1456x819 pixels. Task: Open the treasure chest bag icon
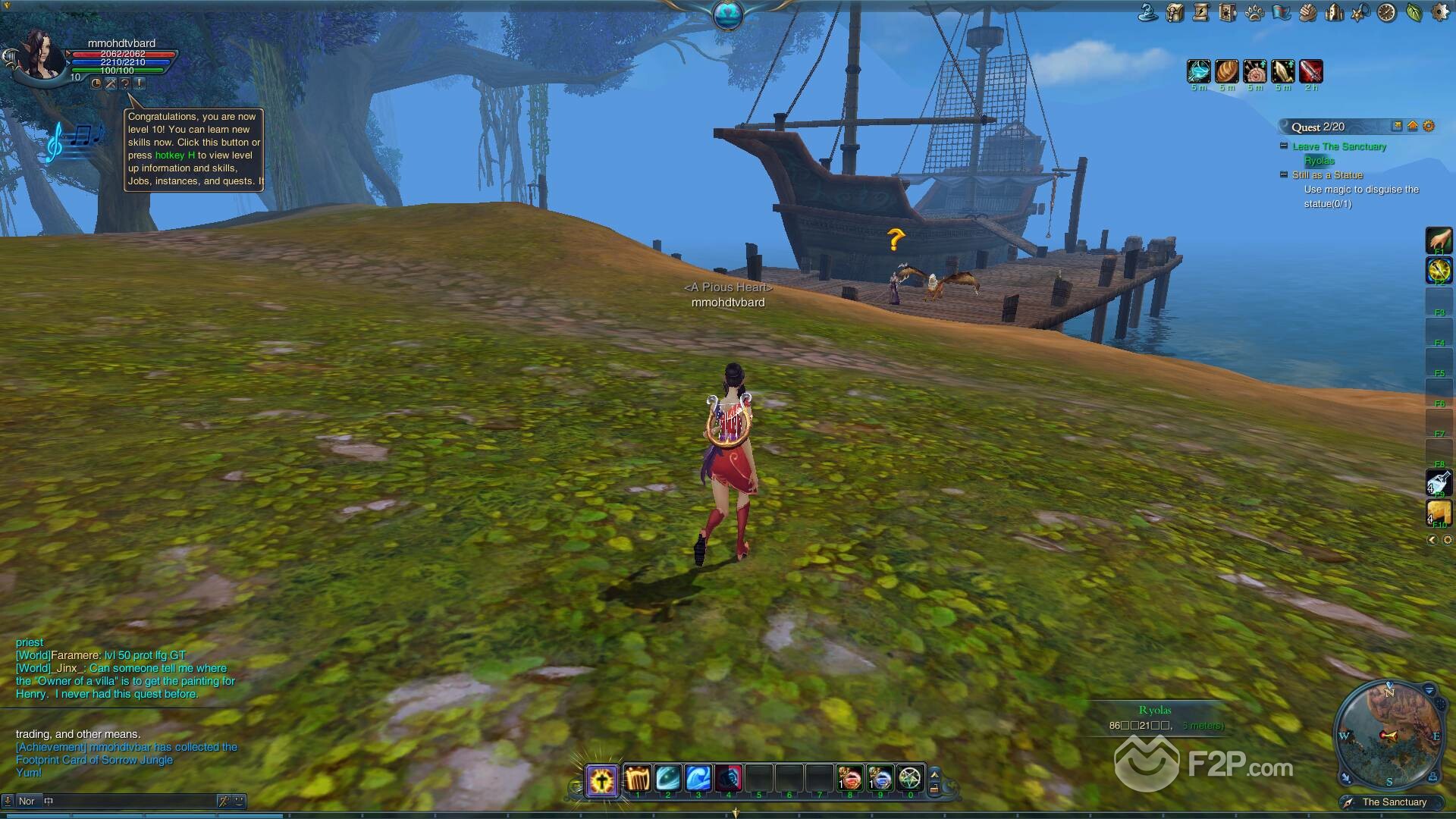coord(1175,12)
